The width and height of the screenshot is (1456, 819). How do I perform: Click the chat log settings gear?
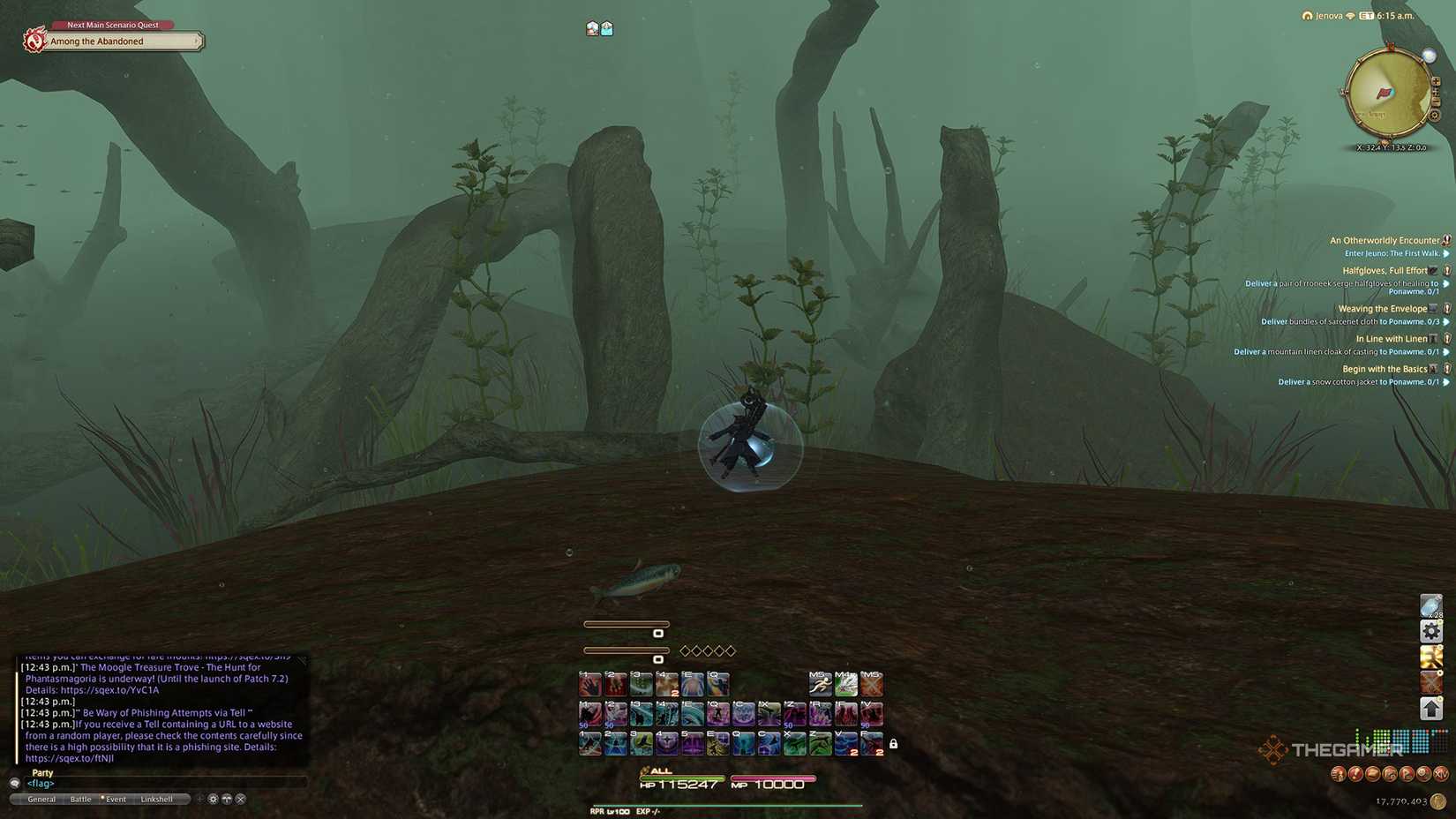point(213,799)
